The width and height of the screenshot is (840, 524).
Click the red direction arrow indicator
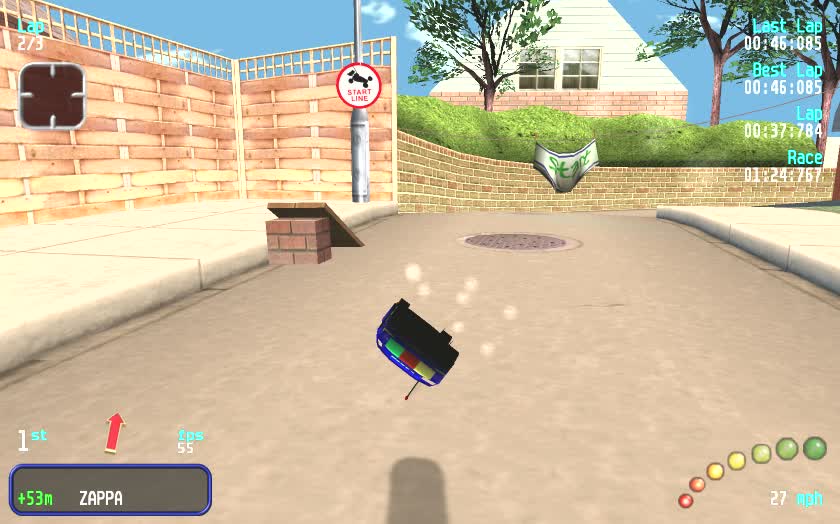tap(115, 432)
